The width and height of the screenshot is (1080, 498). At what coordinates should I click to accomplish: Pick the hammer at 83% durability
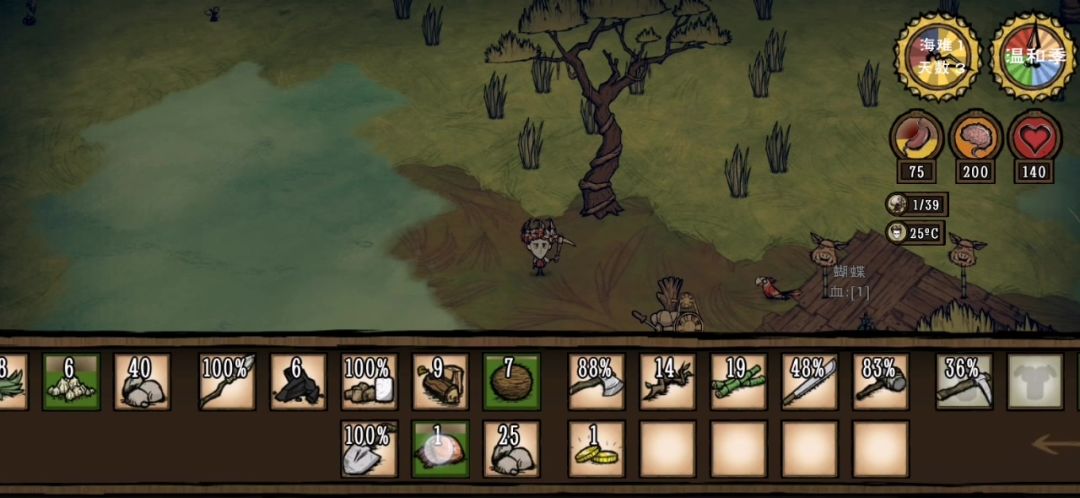click(881, 381)
